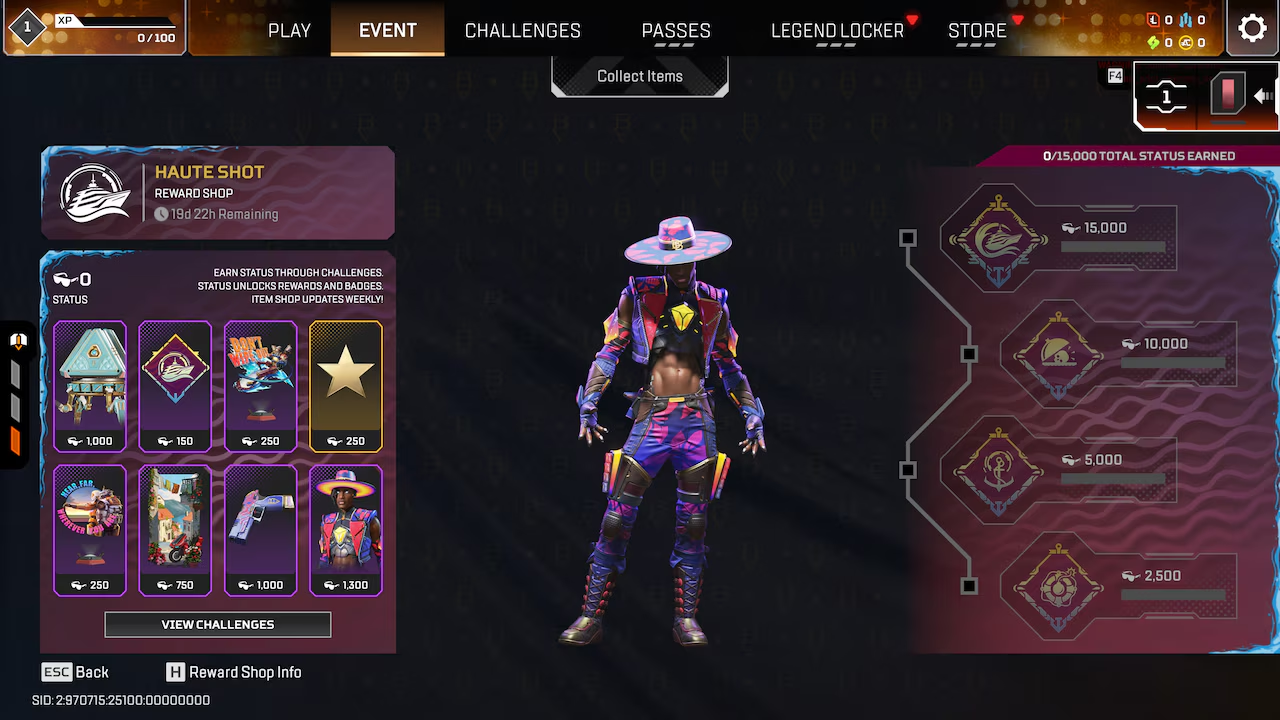Go to the Passes tab

pyautogui.click(x=676, y=30)
